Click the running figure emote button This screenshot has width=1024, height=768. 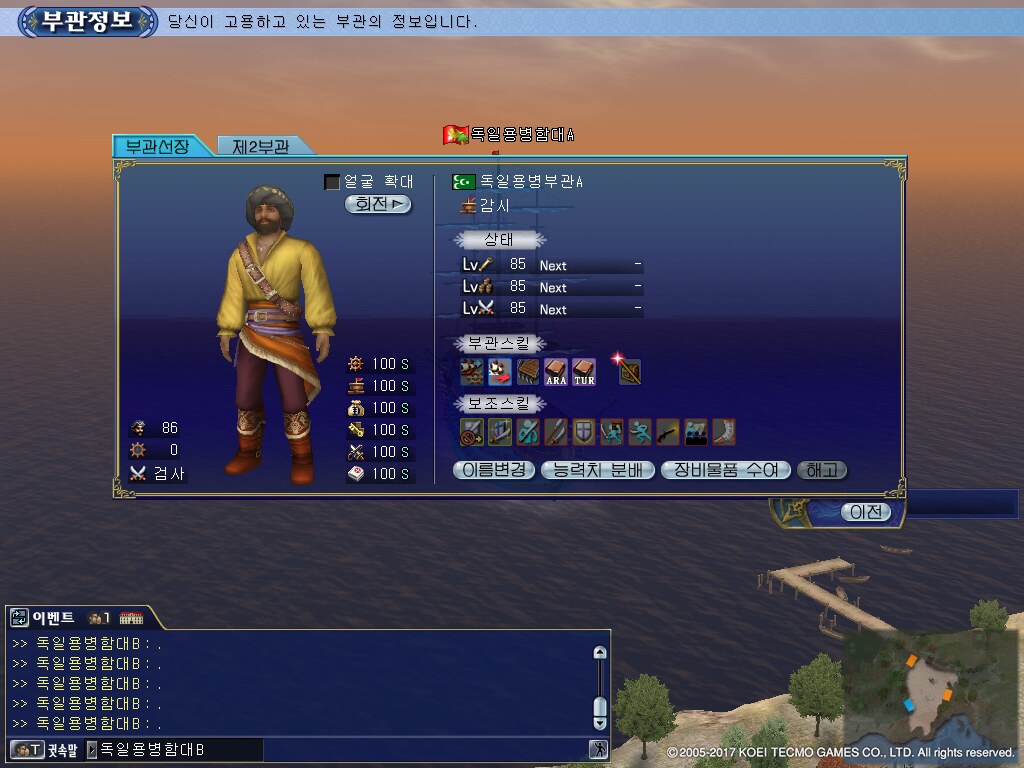click(x=598, y=749)
